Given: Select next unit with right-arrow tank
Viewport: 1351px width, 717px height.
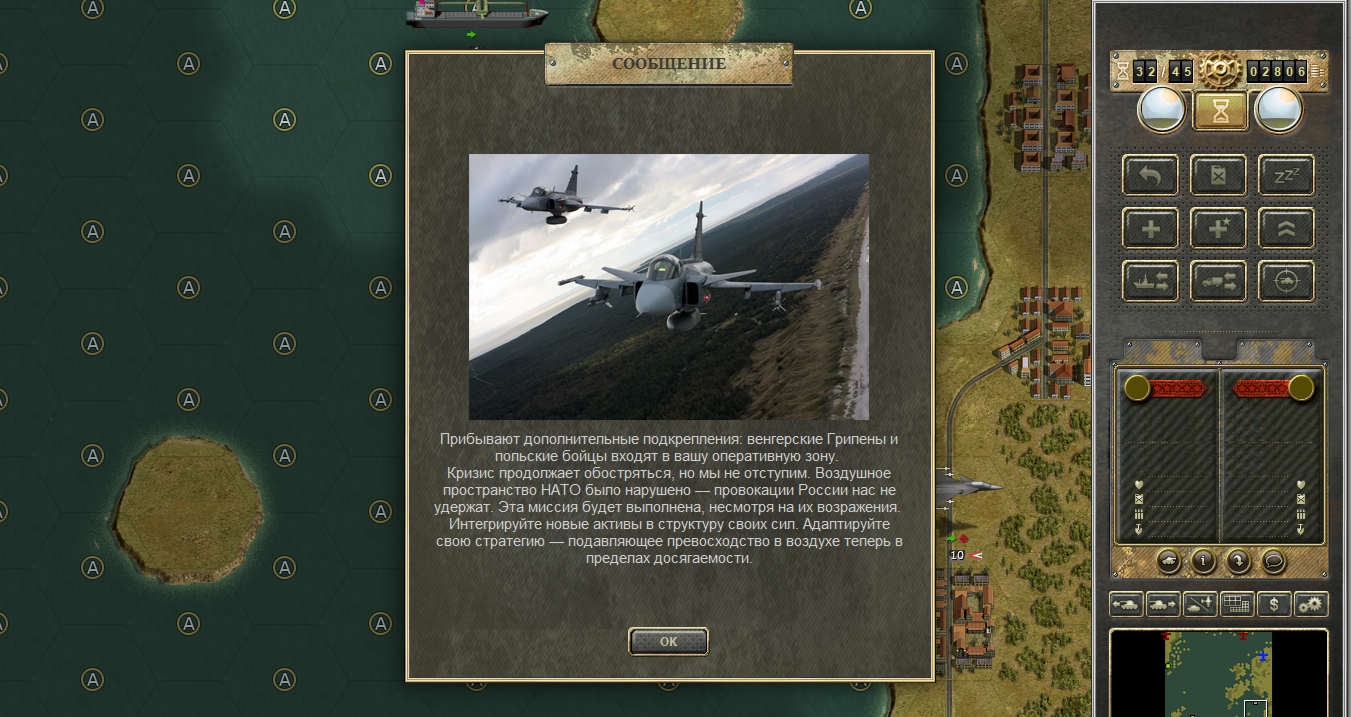Looking at the screenshot, I should click(x=1163, y=604).
